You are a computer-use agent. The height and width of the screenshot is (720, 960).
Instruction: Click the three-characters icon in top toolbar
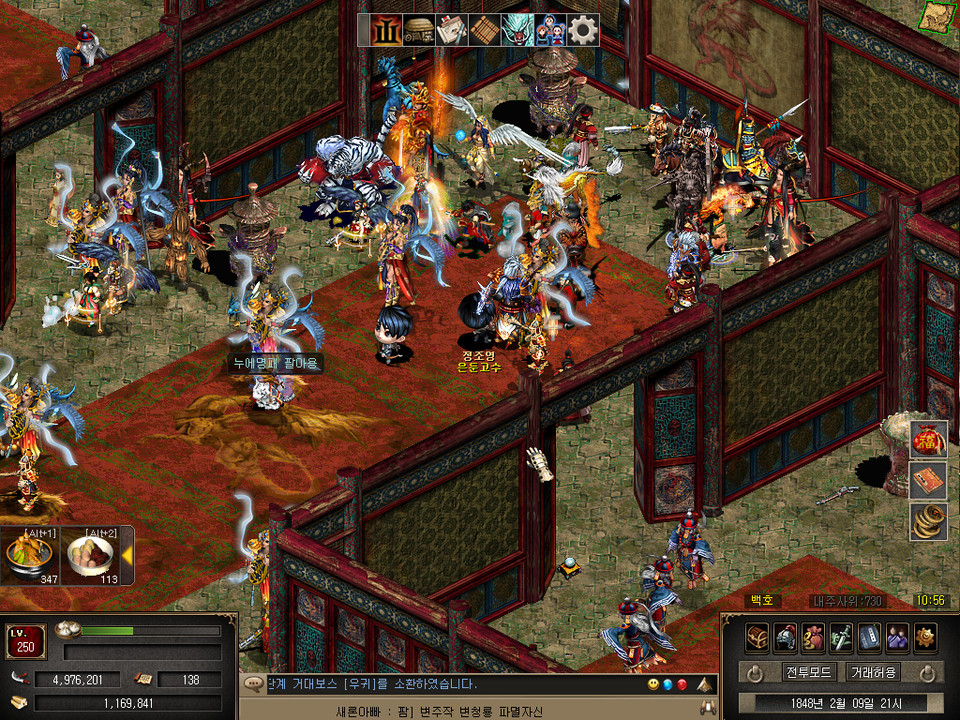550,30
